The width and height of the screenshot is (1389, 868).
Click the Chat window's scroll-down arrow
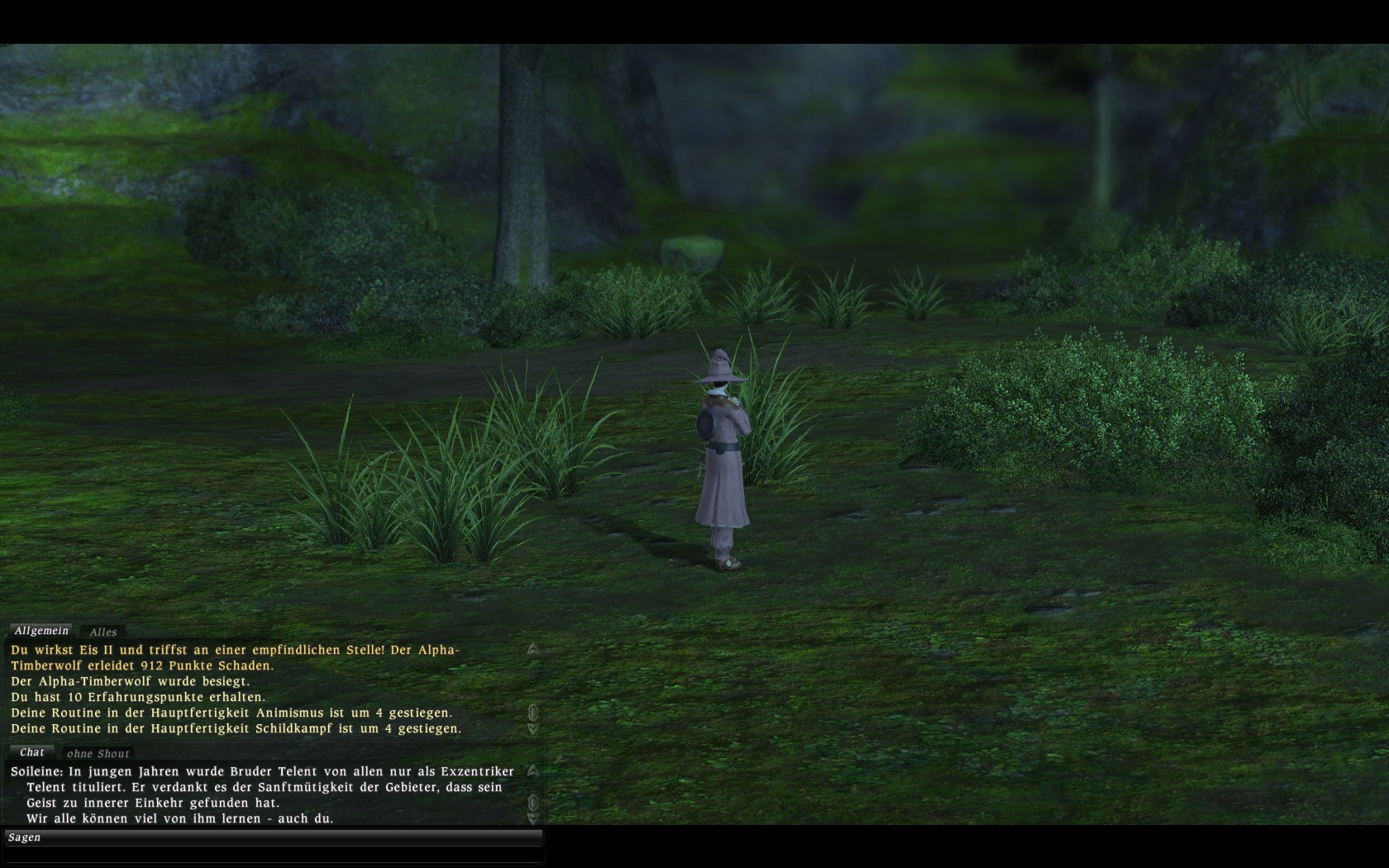533,818
